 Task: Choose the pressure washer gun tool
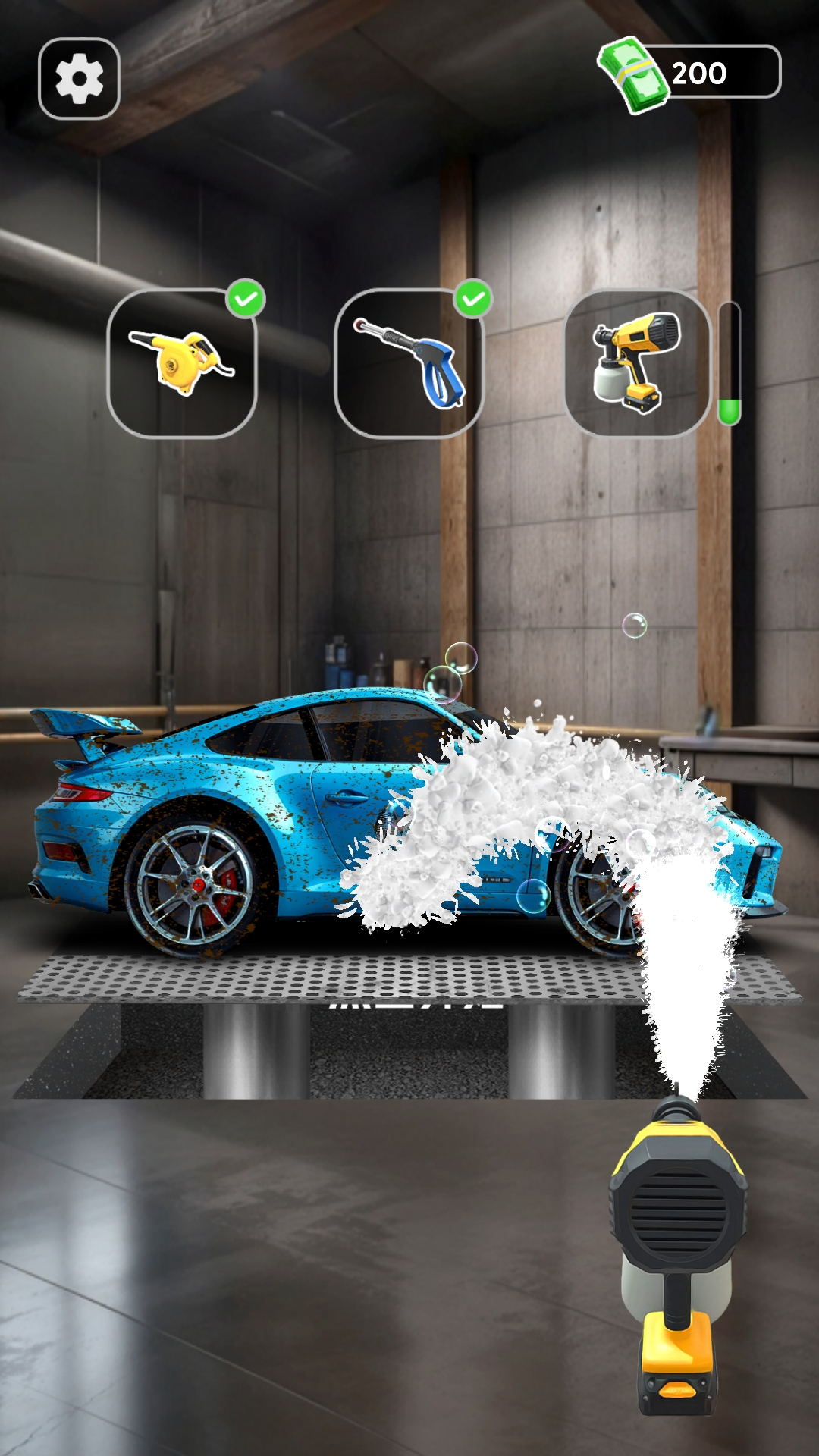(x=409, y=363)
